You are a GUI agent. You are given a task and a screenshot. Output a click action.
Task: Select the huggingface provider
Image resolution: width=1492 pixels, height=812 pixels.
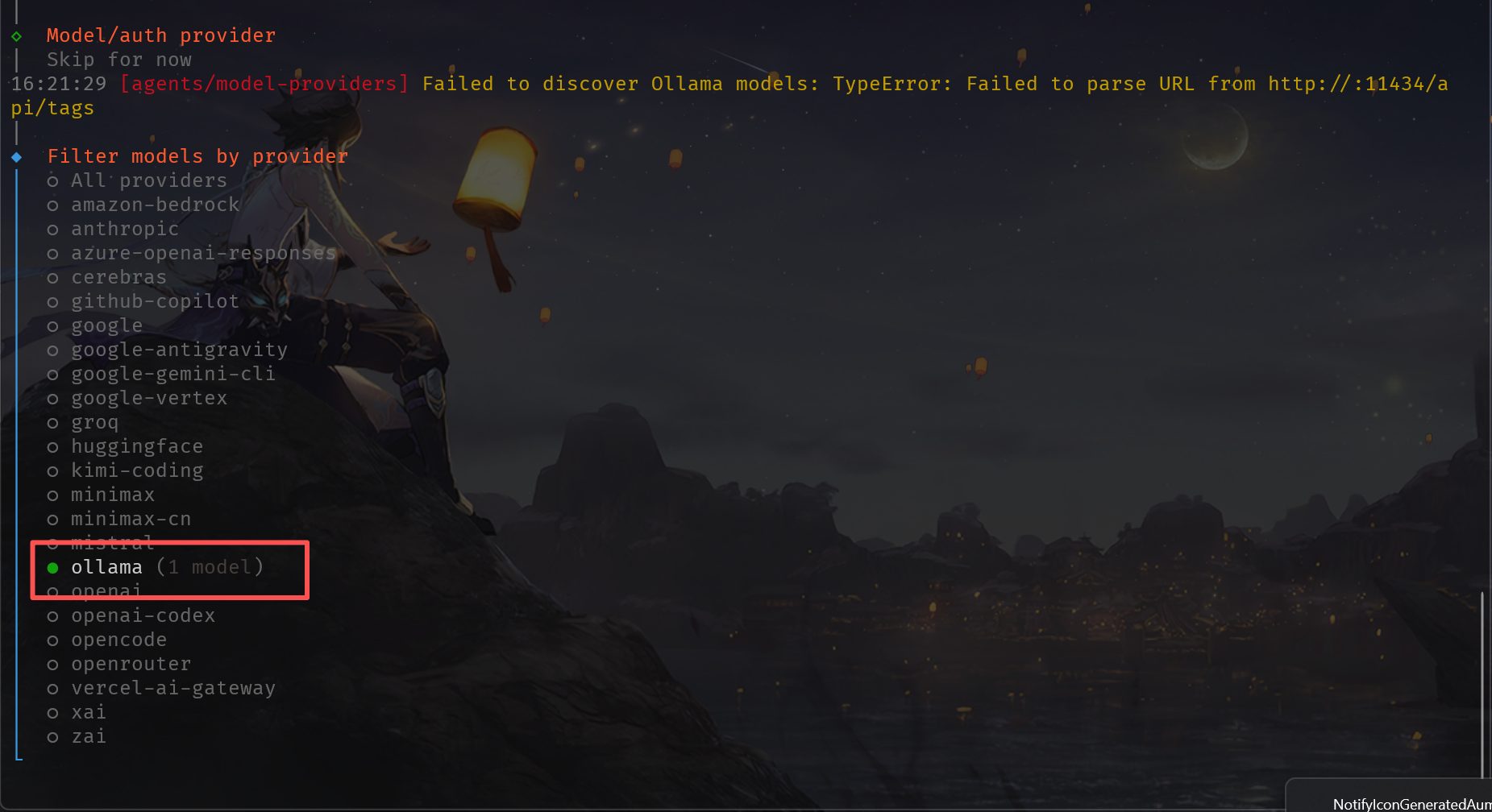[136, 446]
